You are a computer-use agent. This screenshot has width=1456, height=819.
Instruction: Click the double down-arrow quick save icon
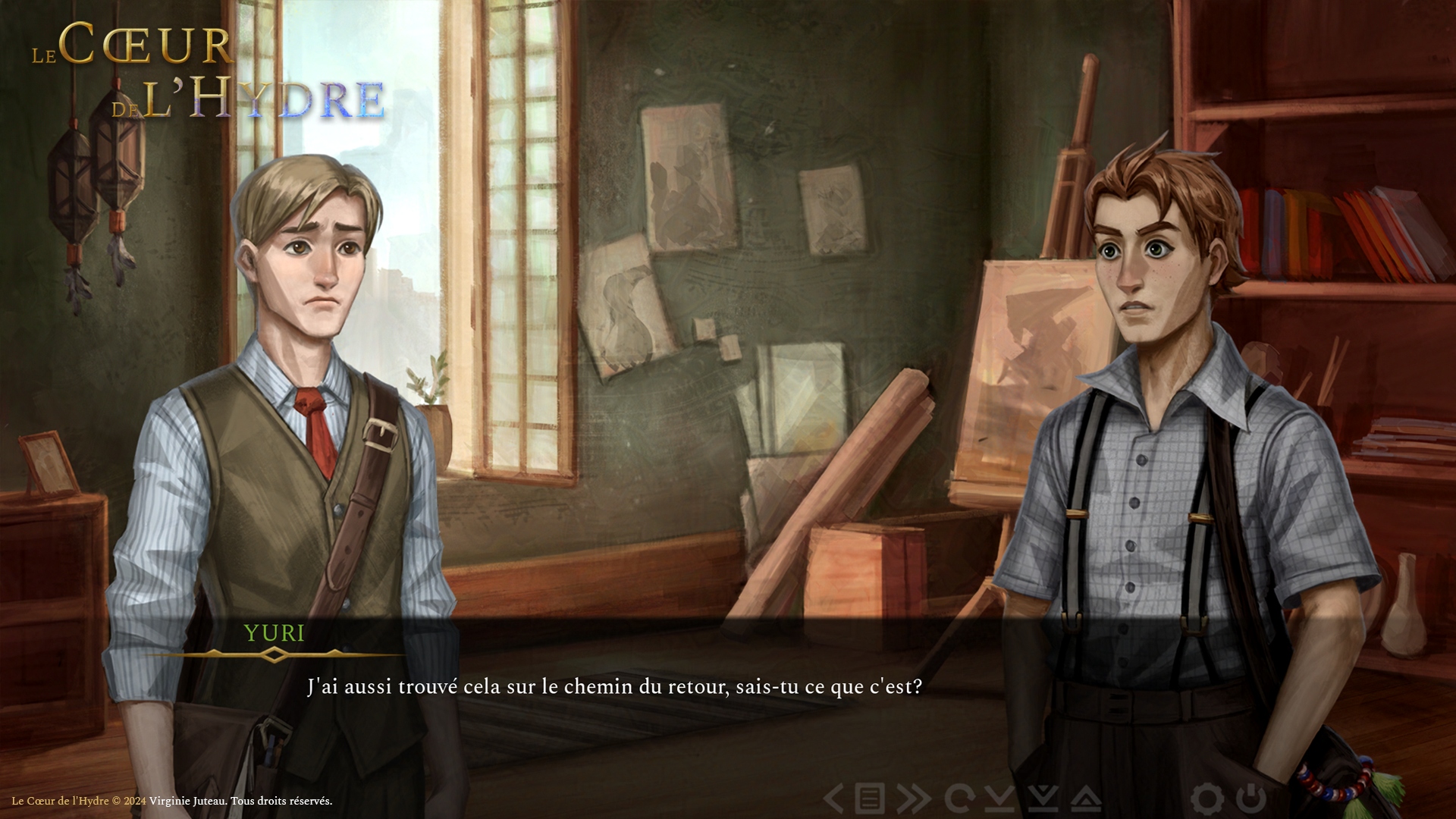coord(1043,799)
